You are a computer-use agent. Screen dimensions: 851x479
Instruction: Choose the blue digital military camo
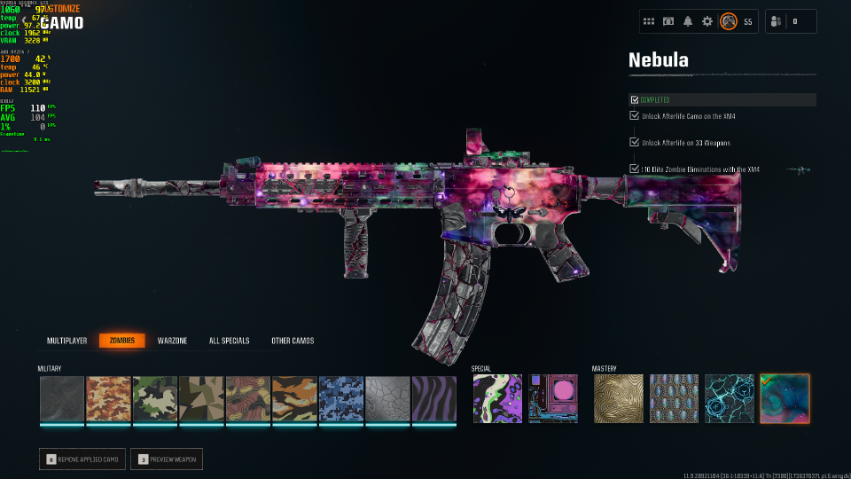tap(341, 398)
